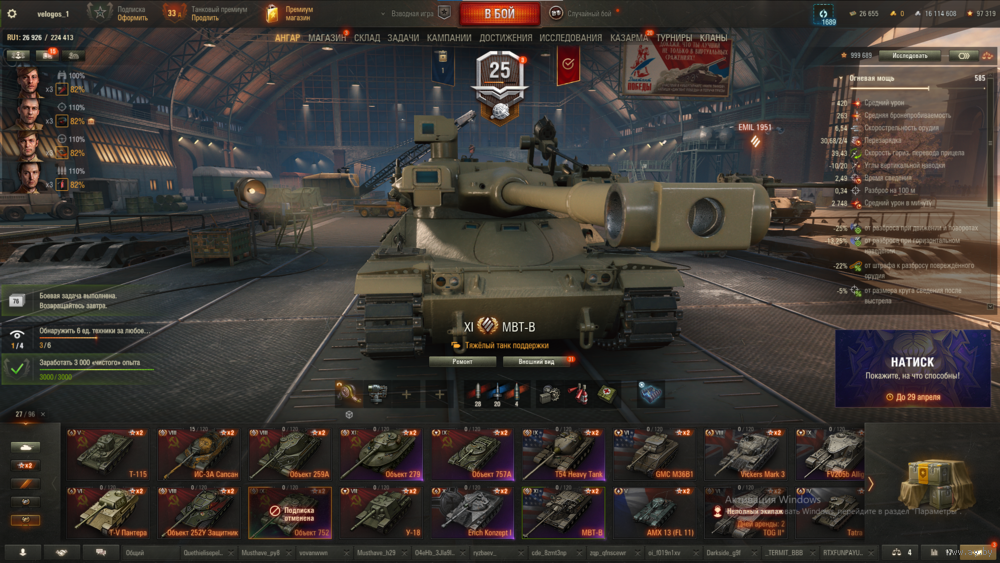The image size is (1000, 563).
Task: Open the ИССЛЕДОВАНИЯ tab
Action: pyautogui.click(x=571, y=38)
